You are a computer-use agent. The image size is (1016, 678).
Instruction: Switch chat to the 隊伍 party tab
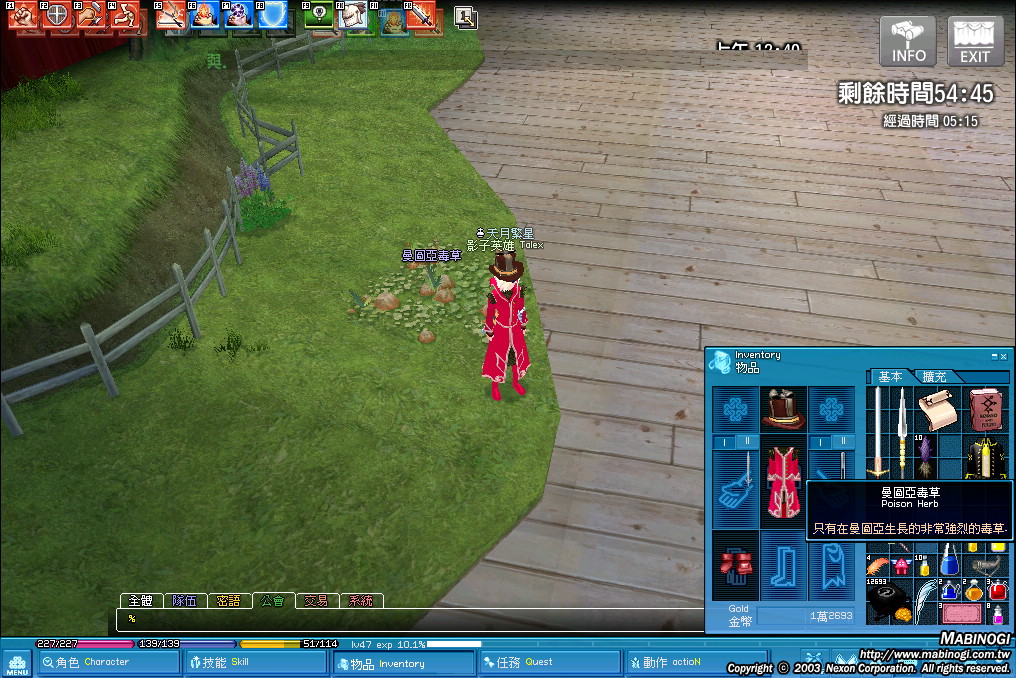point(184,601)
